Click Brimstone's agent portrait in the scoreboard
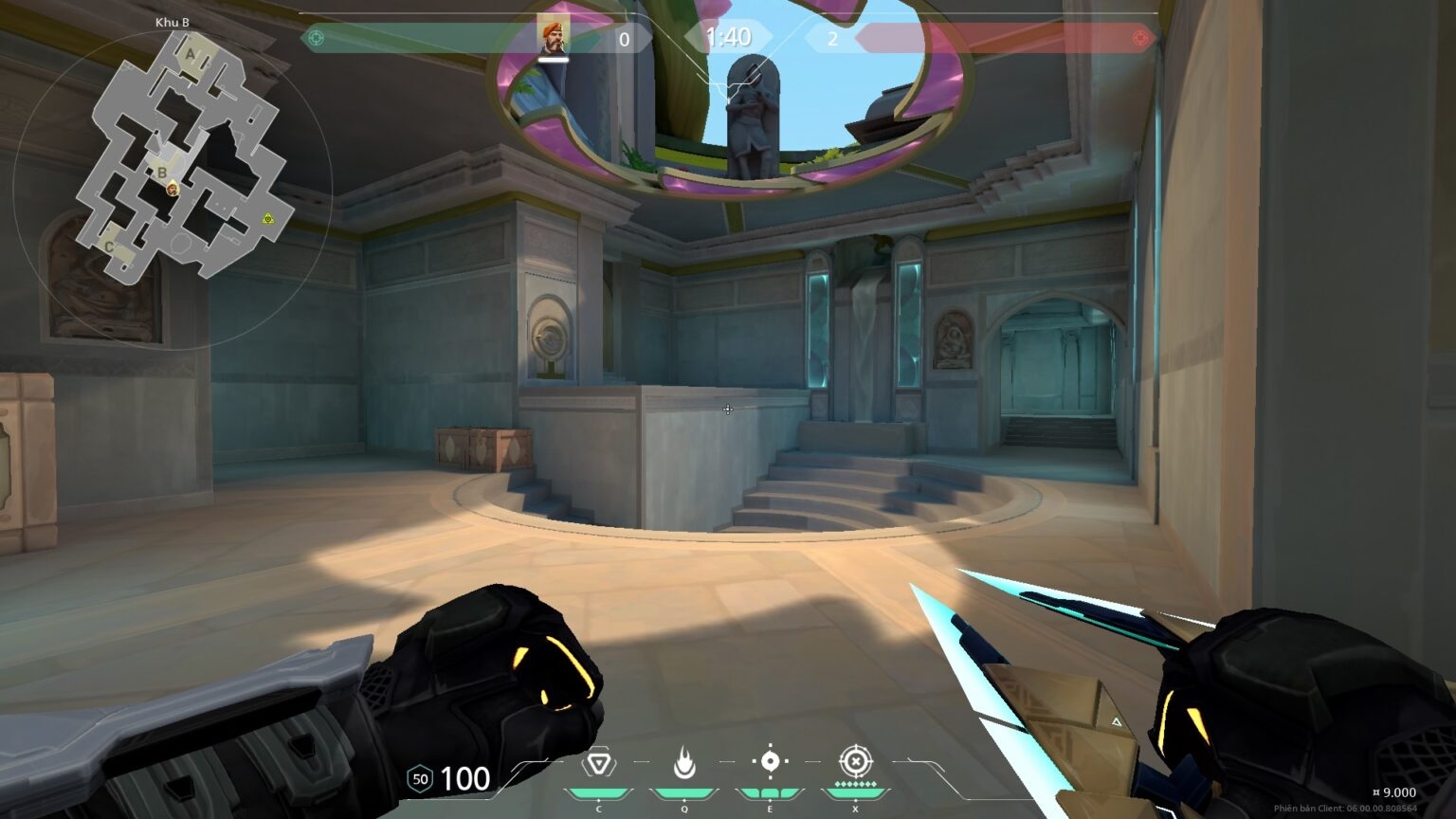This screenshot has width=1456, height=819. click(x=554, y=37)
